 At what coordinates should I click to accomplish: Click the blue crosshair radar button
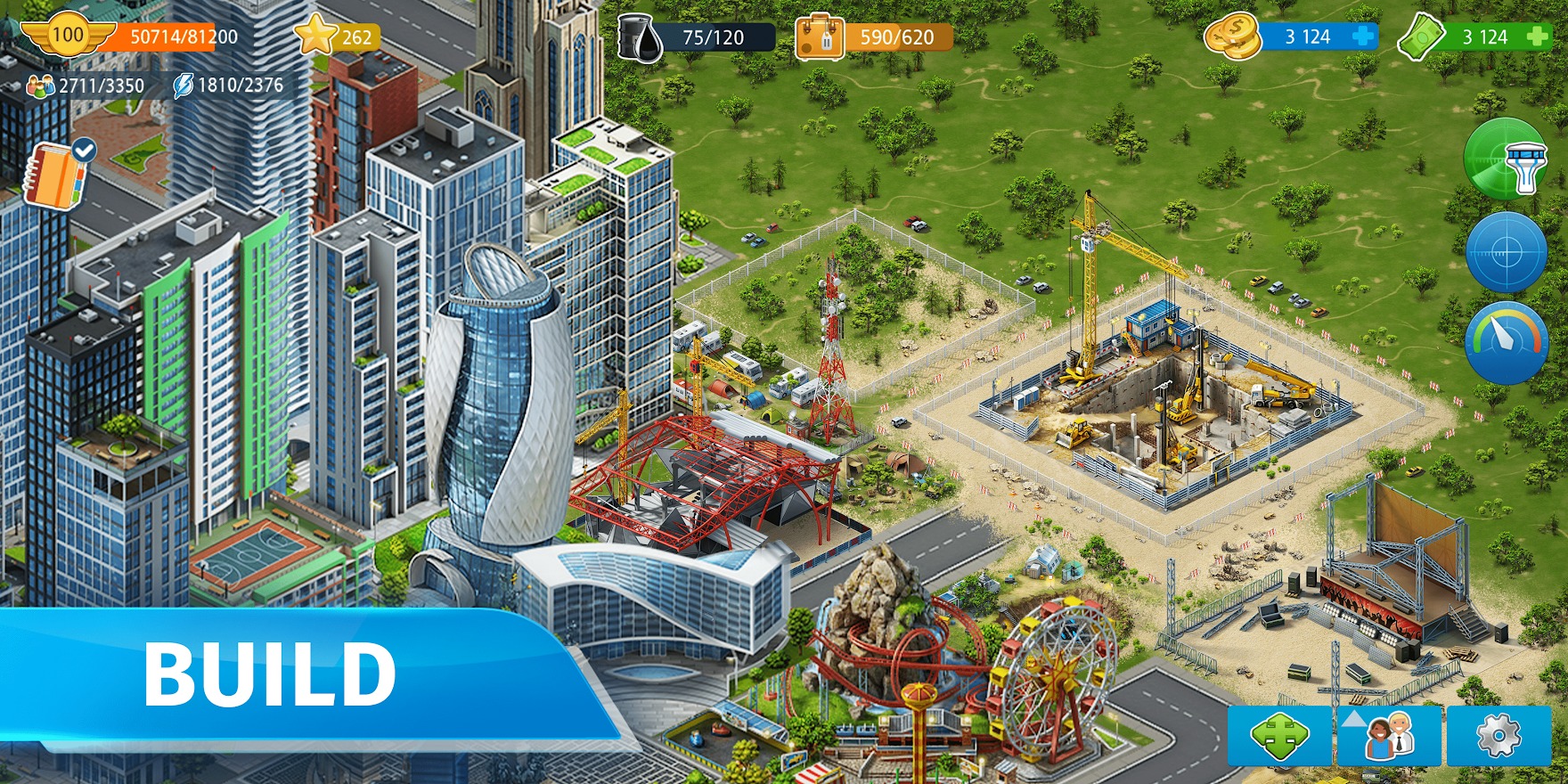(x=1506, y=253)
